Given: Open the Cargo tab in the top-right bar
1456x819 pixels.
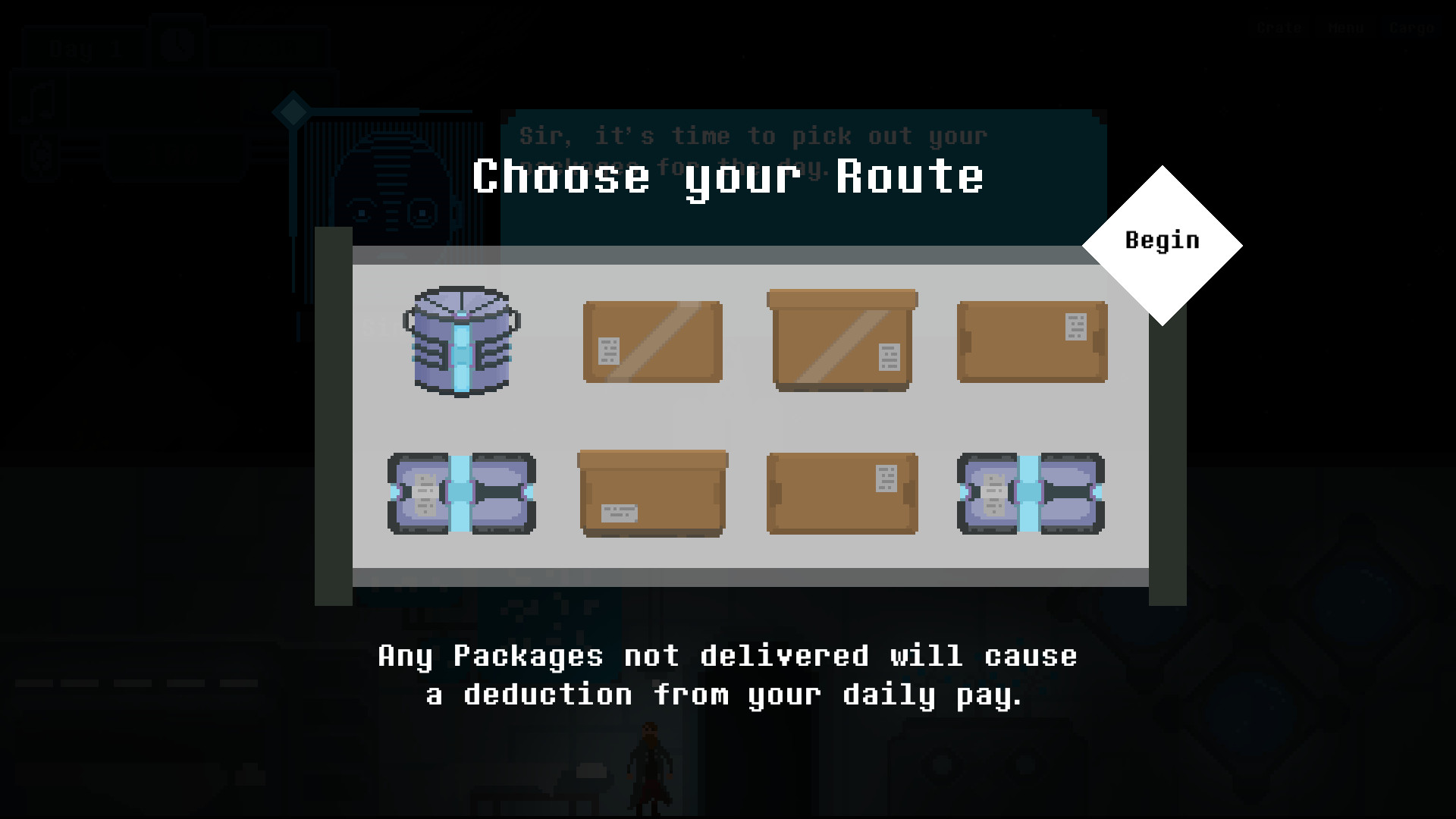Looking at the screenshot, I should click(x=1412, y=28).
